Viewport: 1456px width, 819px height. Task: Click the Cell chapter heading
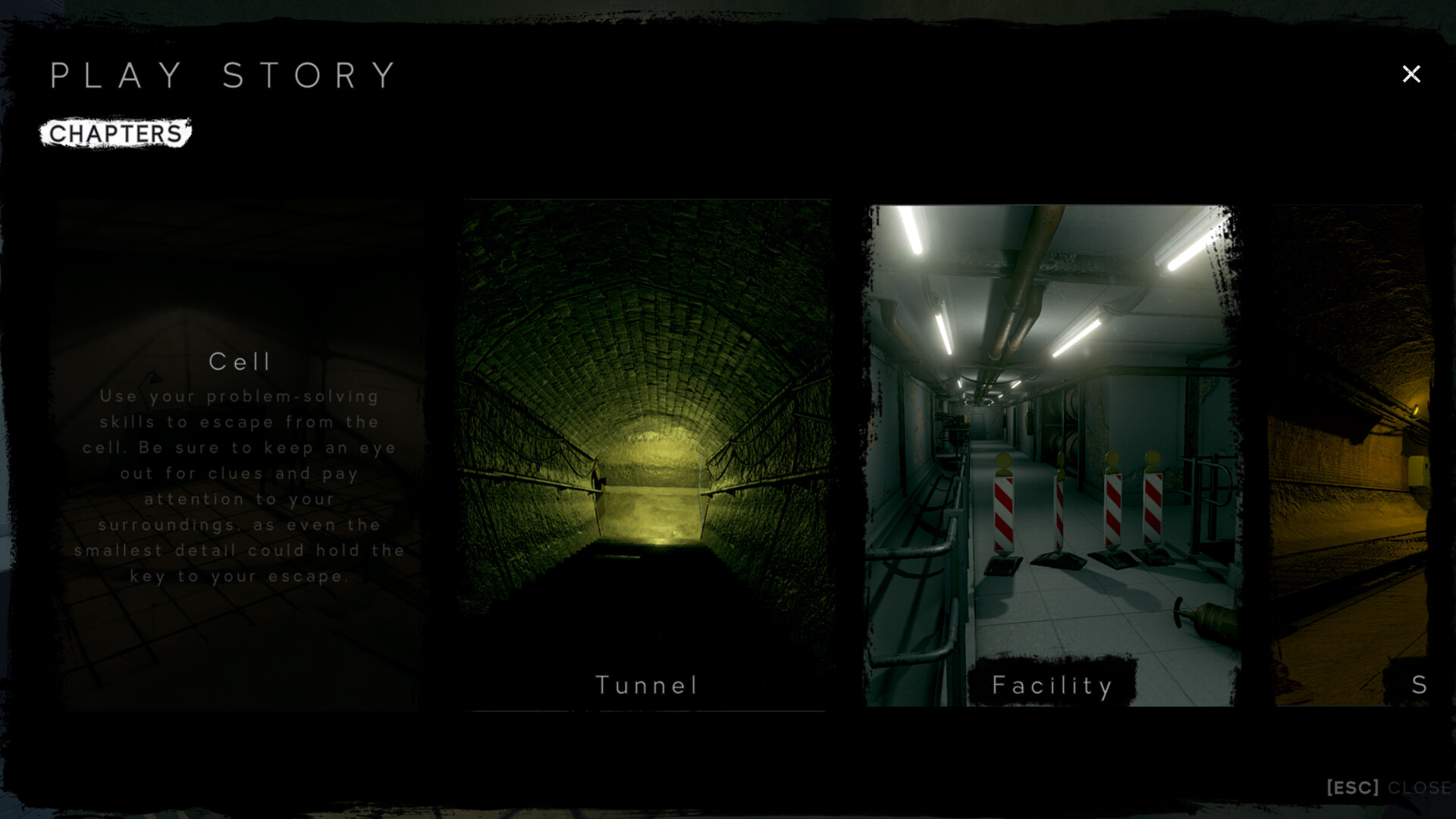coord(240,362)
